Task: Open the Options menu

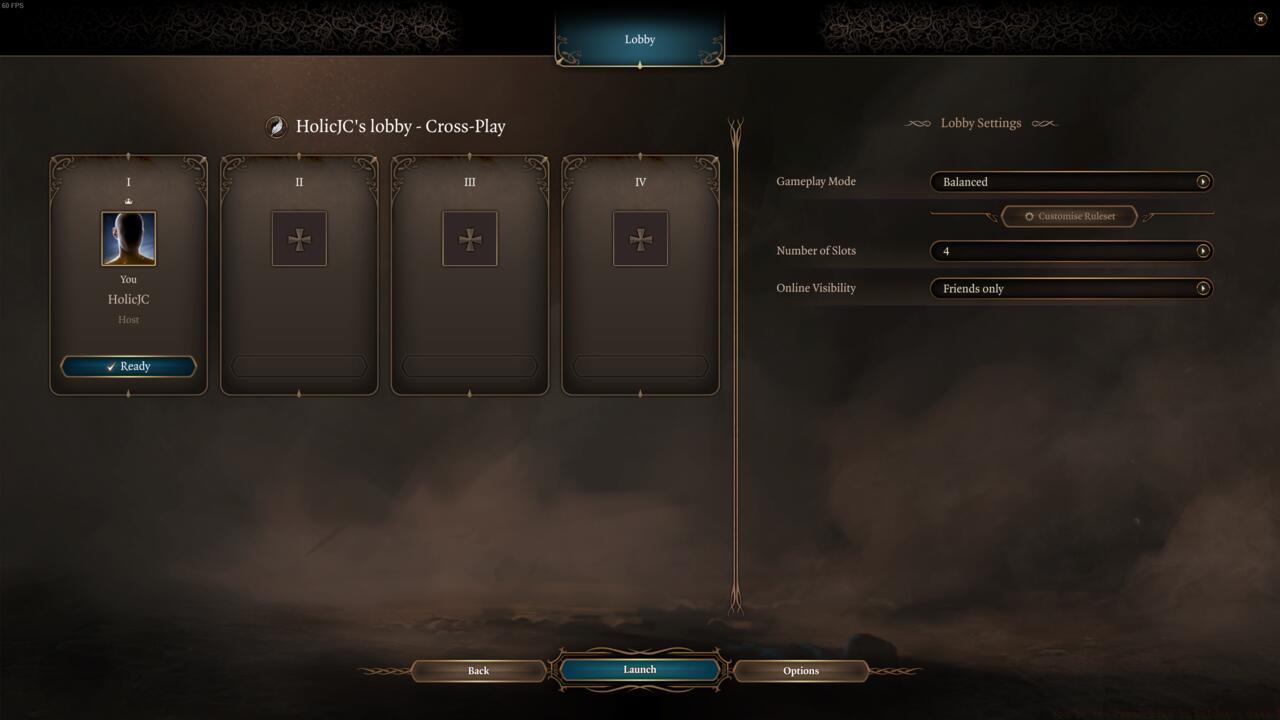Action: click(x=800, y=670)
